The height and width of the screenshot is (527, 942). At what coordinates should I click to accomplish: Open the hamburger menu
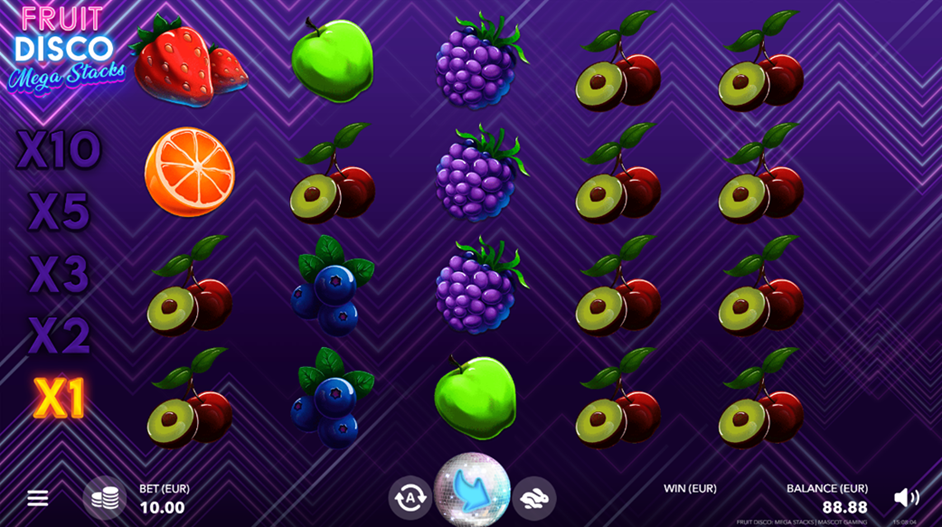pos(38,498)
